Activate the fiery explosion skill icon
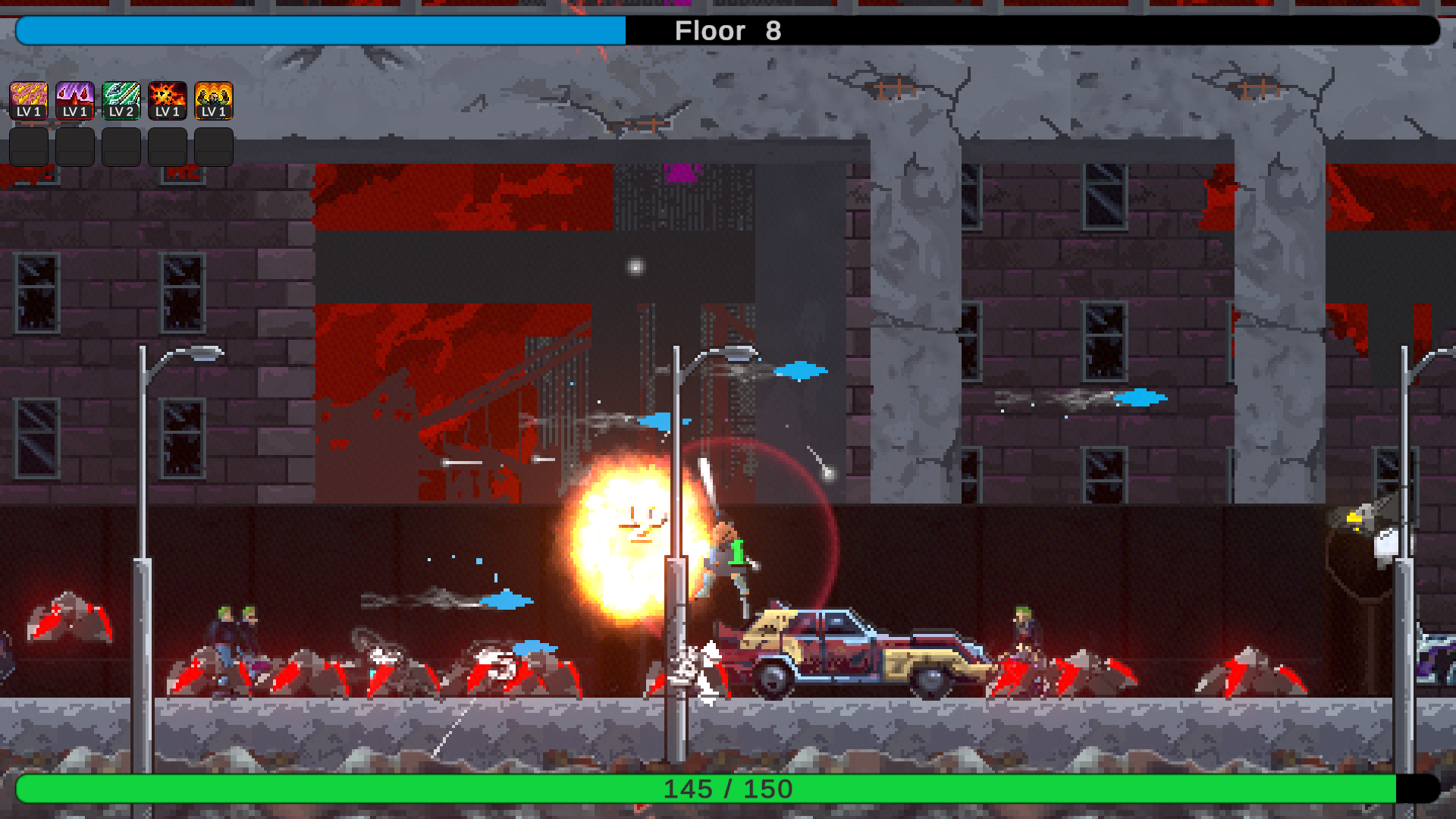 pyautogui.click(x=168, y=101)
